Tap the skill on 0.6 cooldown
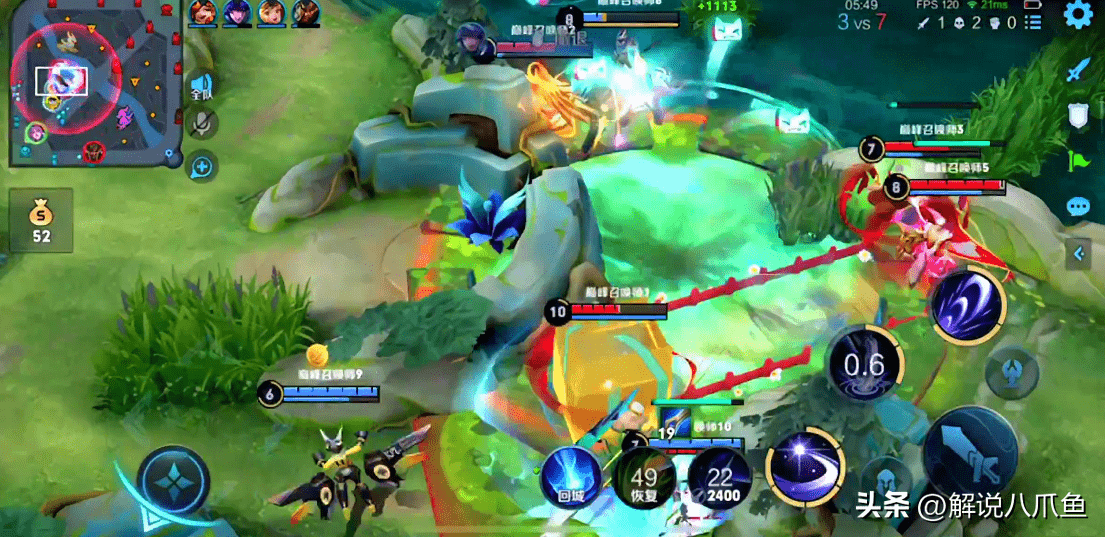The width and height of the screenshot is (1105, 537). pos(864,363)
